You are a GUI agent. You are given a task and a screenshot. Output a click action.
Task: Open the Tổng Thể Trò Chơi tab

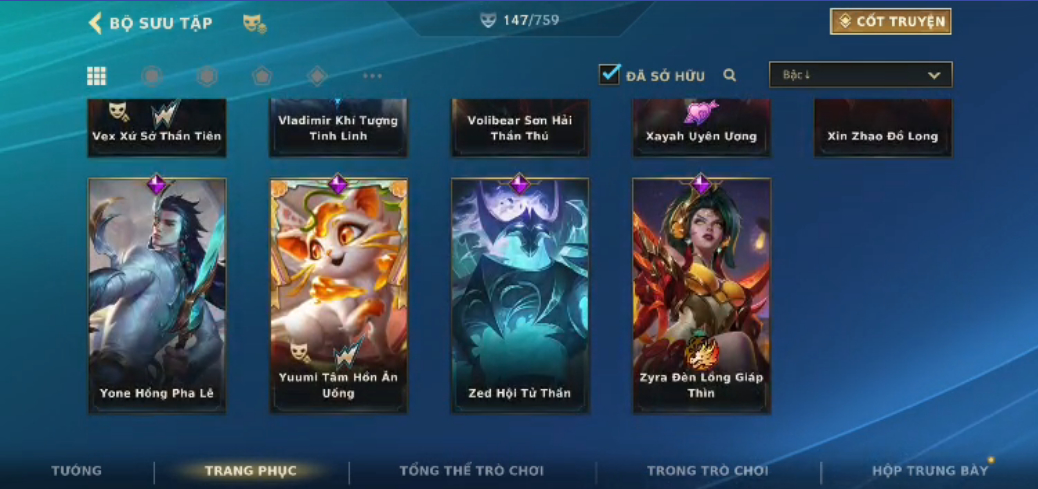(x=472, y=471)
